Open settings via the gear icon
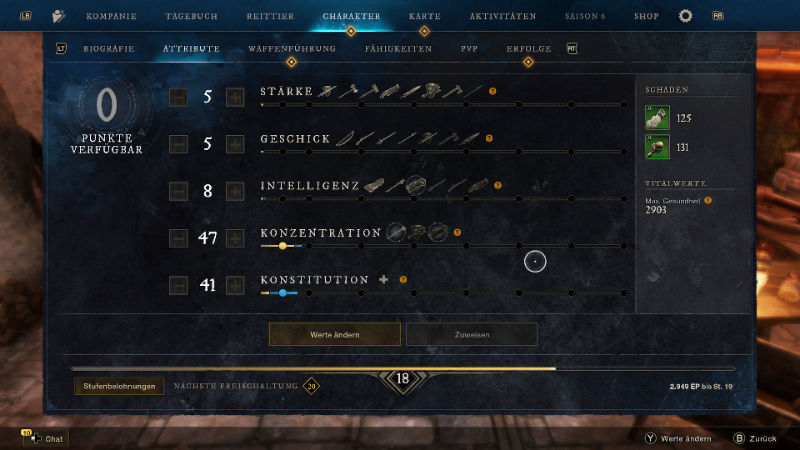The height and width of the screenshot is (450, 800). point(685,16)
